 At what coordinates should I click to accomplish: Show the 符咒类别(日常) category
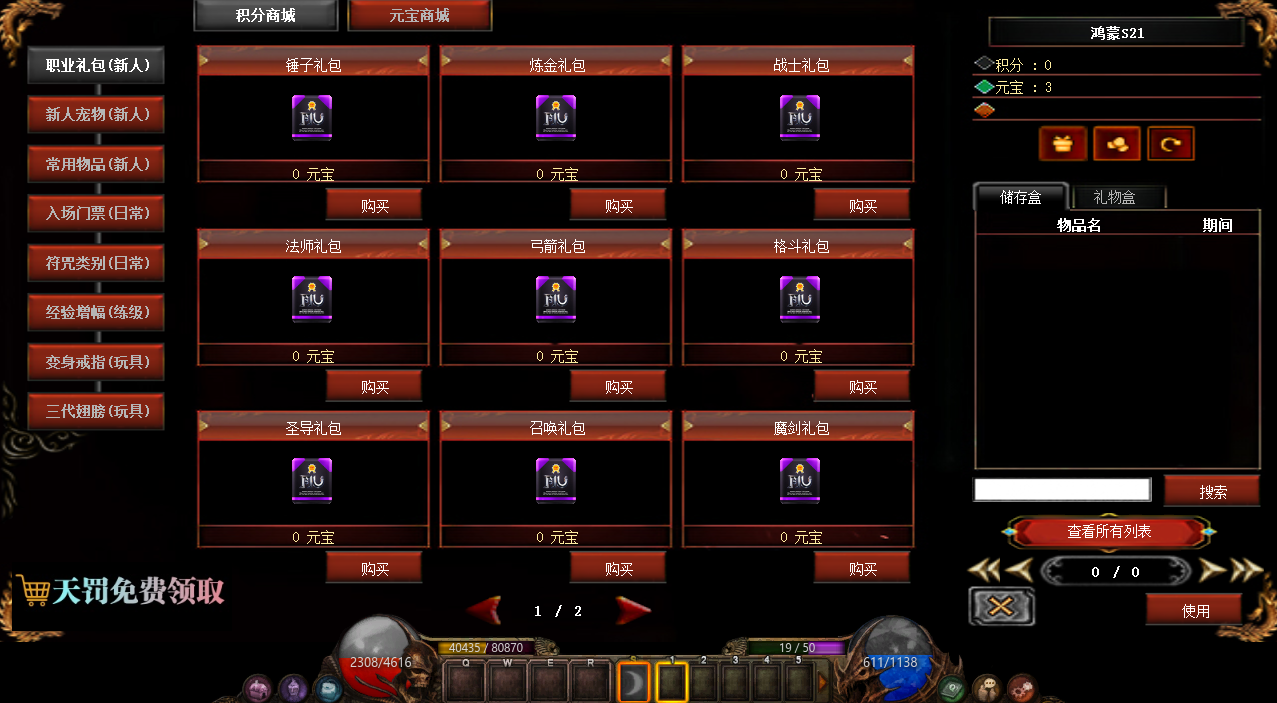coord(97,263)
